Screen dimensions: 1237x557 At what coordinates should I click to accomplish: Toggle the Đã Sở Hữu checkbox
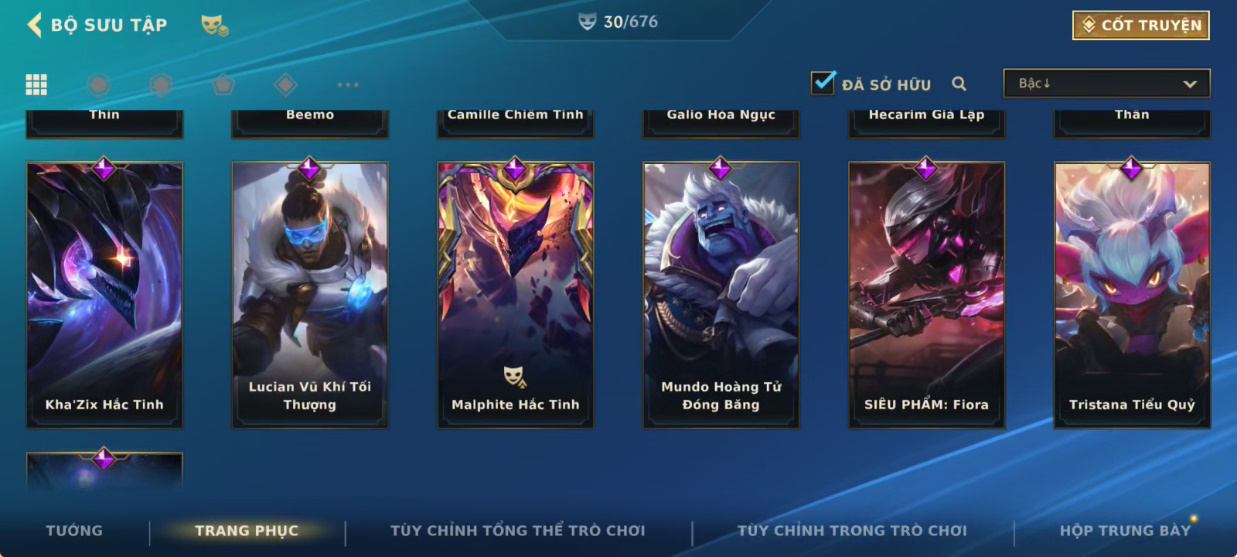click(x=823, y=83)
